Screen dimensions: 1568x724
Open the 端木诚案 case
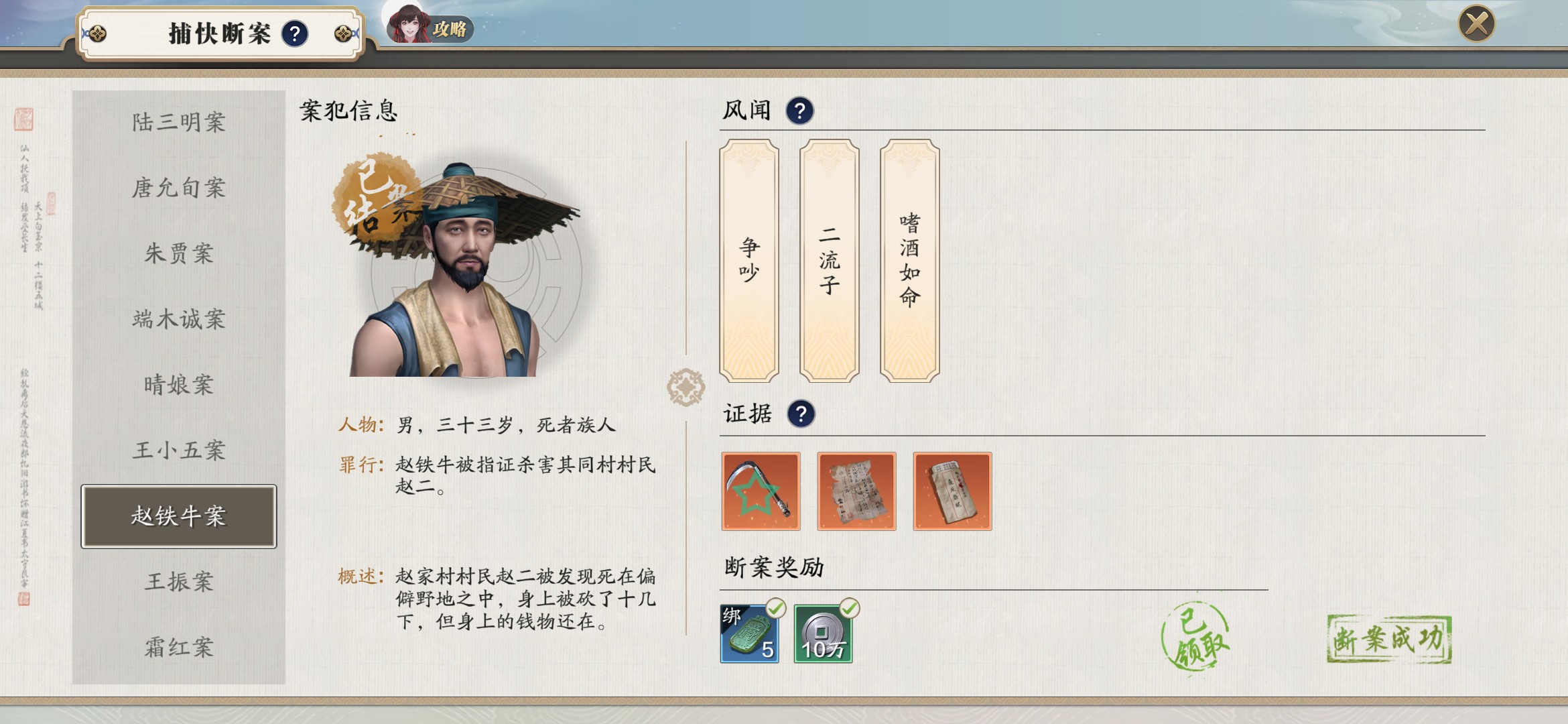[x=179, y=319]
